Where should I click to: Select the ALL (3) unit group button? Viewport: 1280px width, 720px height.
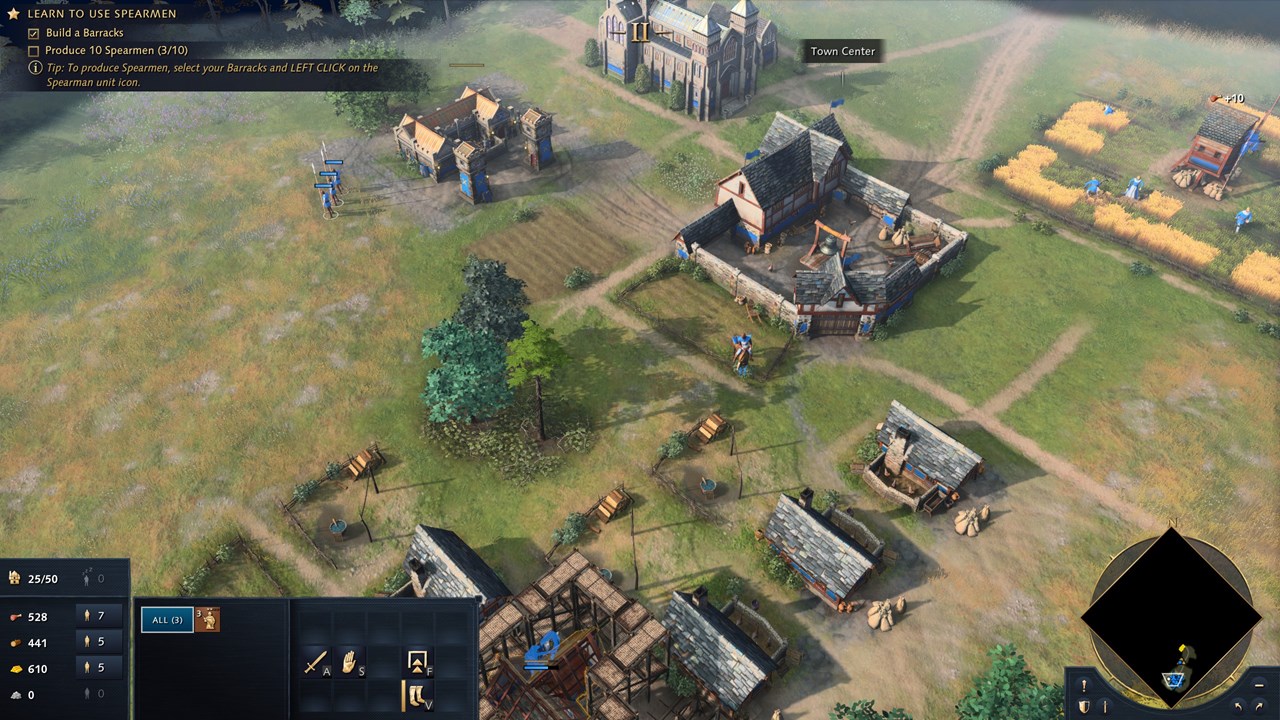(x=167, y=620)
